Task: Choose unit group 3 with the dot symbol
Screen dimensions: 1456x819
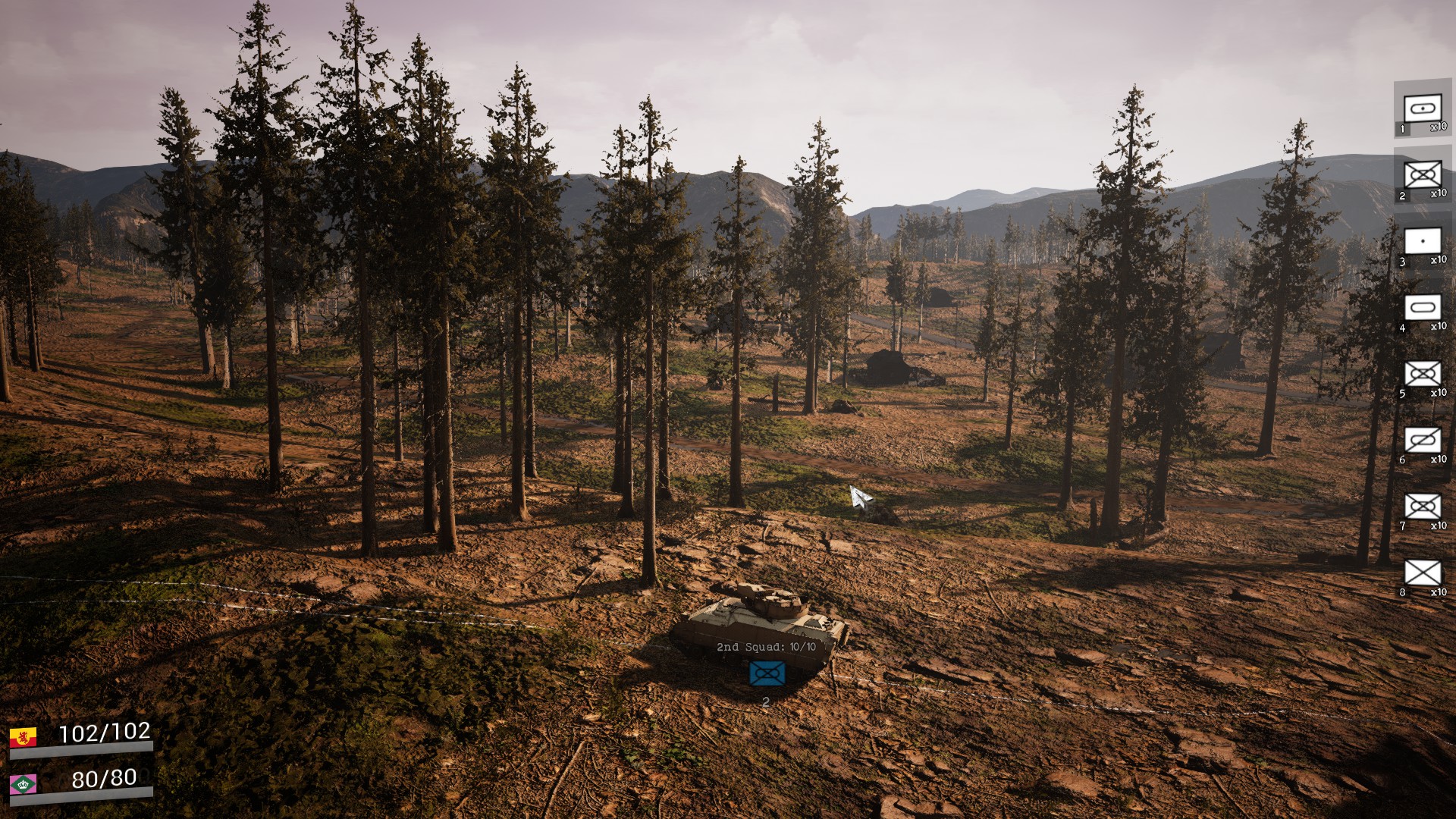Action: pos(1422,243)
